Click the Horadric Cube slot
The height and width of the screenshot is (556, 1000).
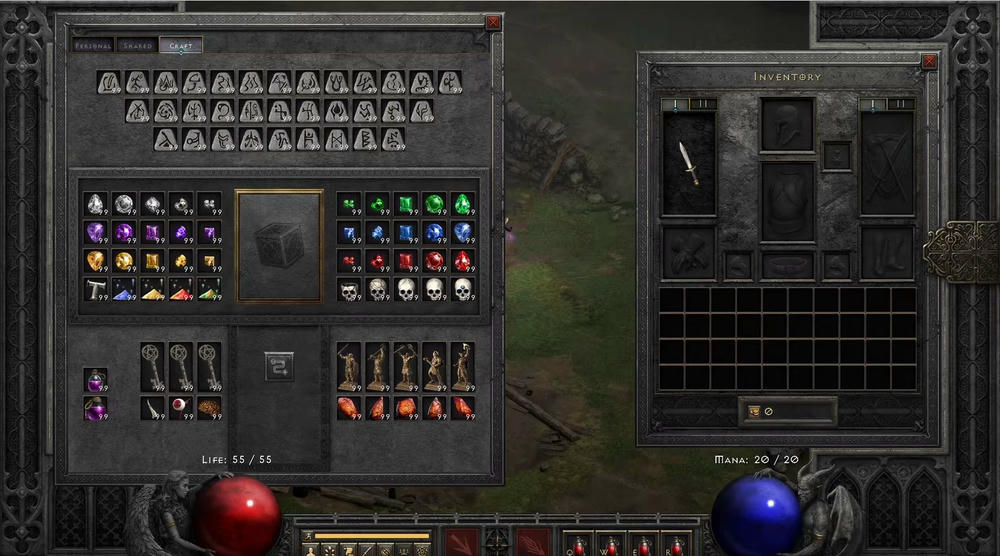[x=279, y=245]
